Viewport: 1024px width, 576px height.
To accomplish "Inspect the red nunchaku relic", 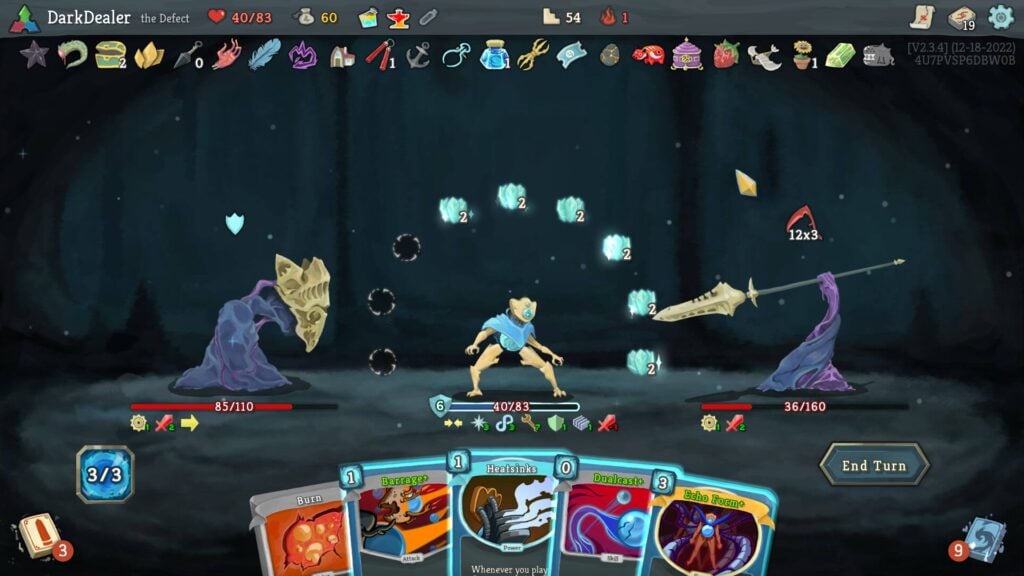I will tap(378, 54).
